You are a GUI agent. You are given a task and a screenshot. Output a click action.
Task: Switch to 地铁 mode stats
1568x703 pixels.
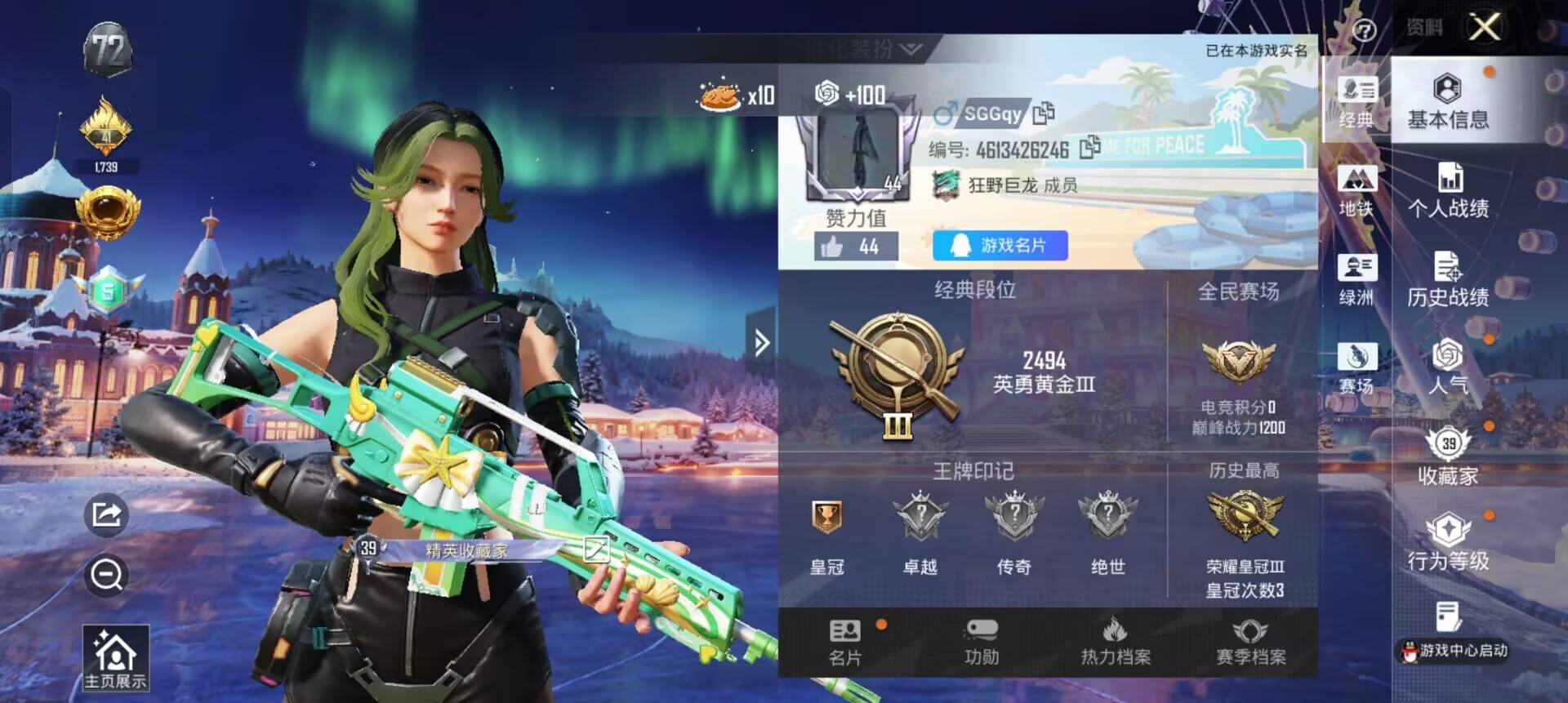point(1356,188)
